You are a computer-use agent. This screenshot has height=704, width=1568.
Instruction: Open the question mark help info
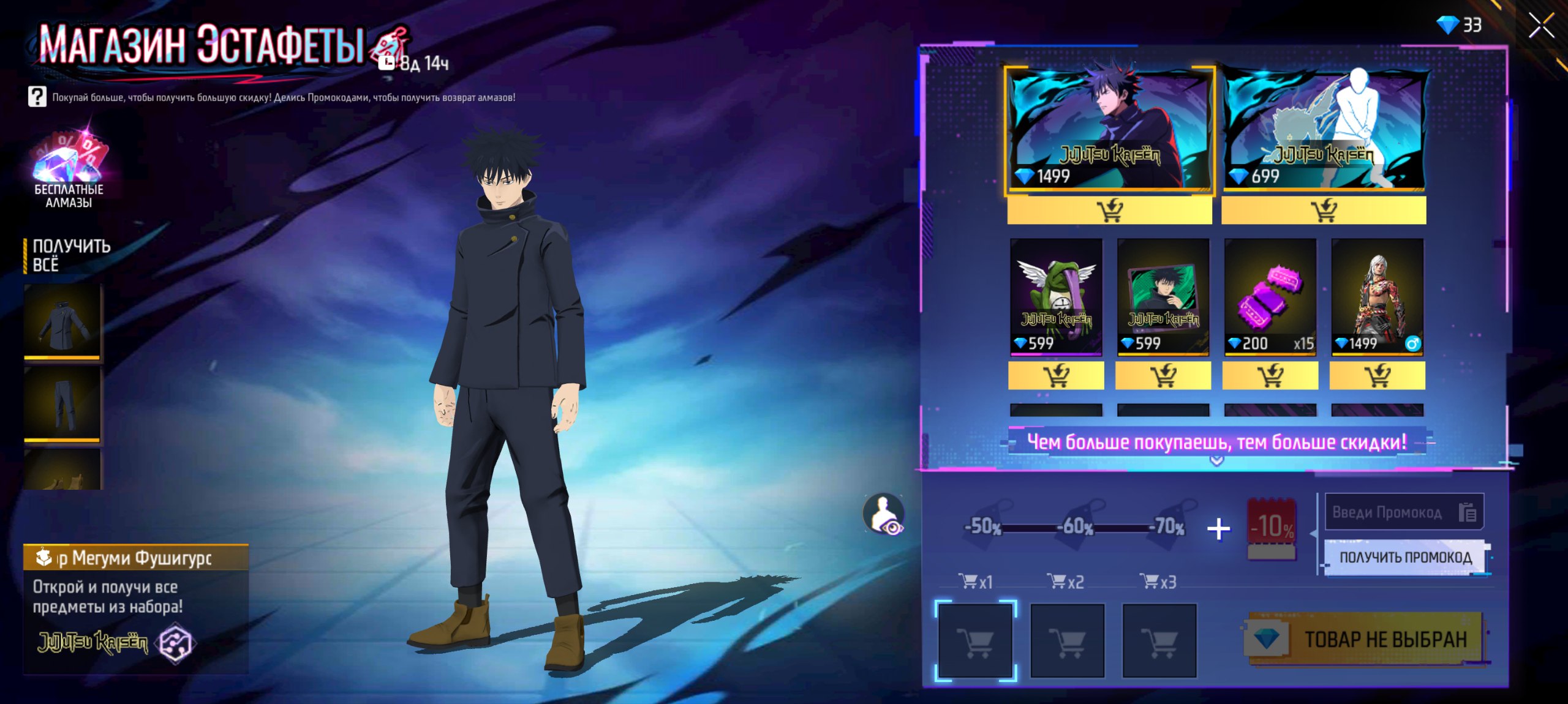(37, 97)
